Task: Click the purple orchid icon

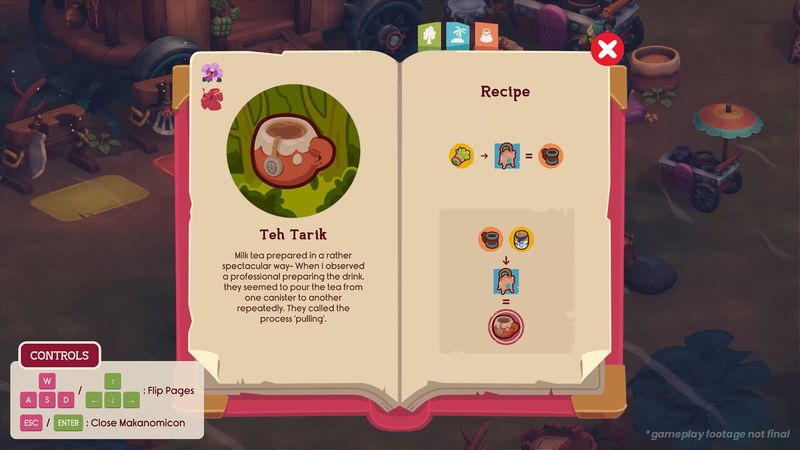Action: (x=211, y=73)
